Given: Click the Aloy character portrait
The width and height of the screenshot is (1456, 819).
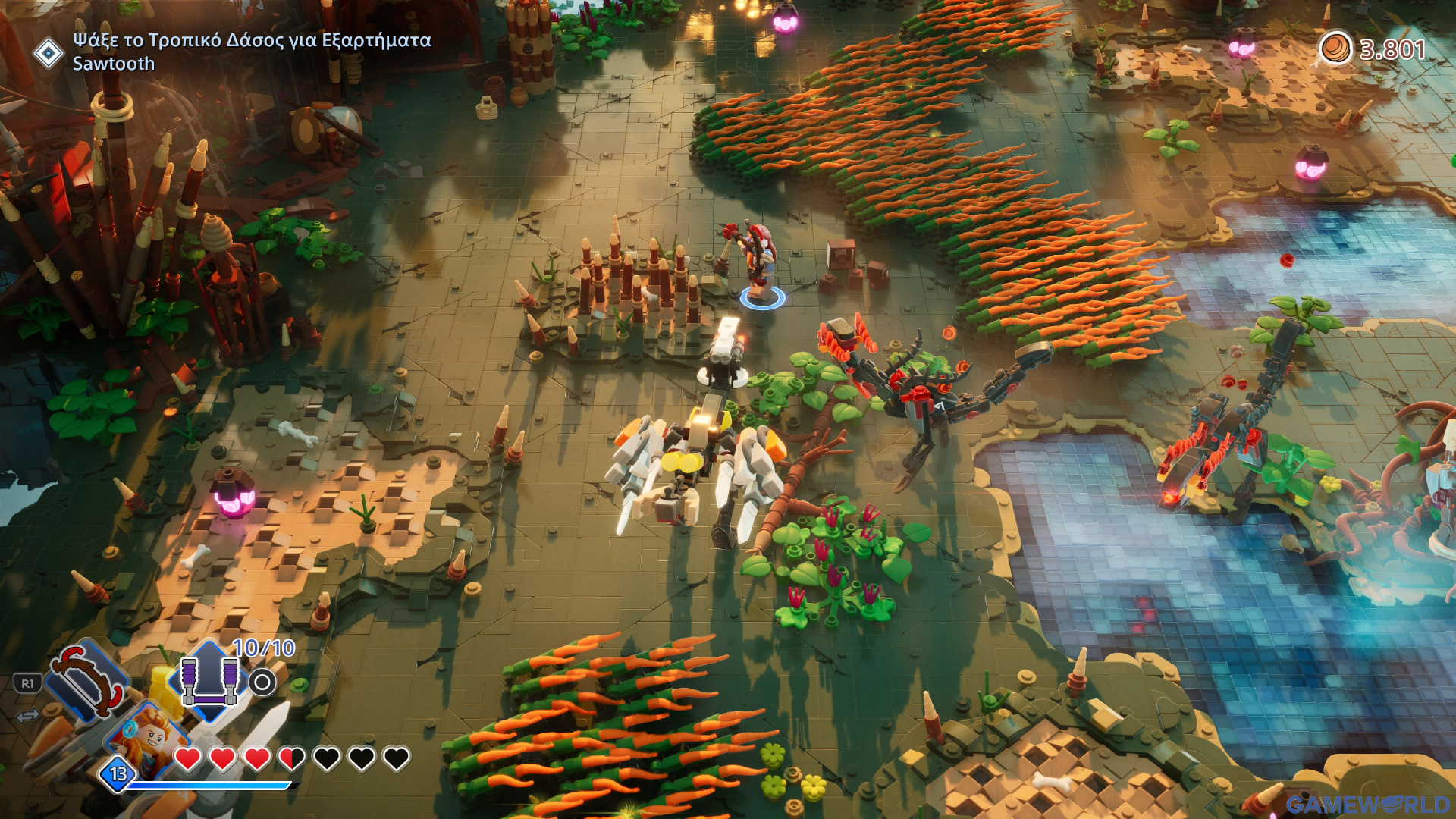Looking at the screenshot, I should (x=149, y=736).
